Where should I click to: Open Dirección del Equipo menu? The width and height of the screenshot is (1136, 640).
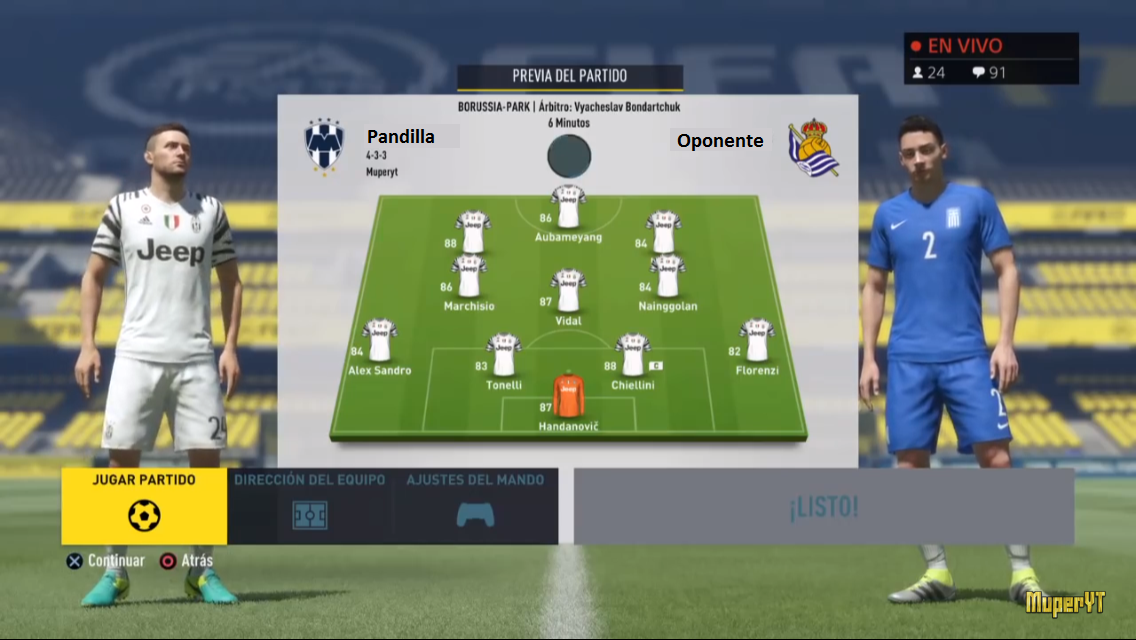(310, 506)
